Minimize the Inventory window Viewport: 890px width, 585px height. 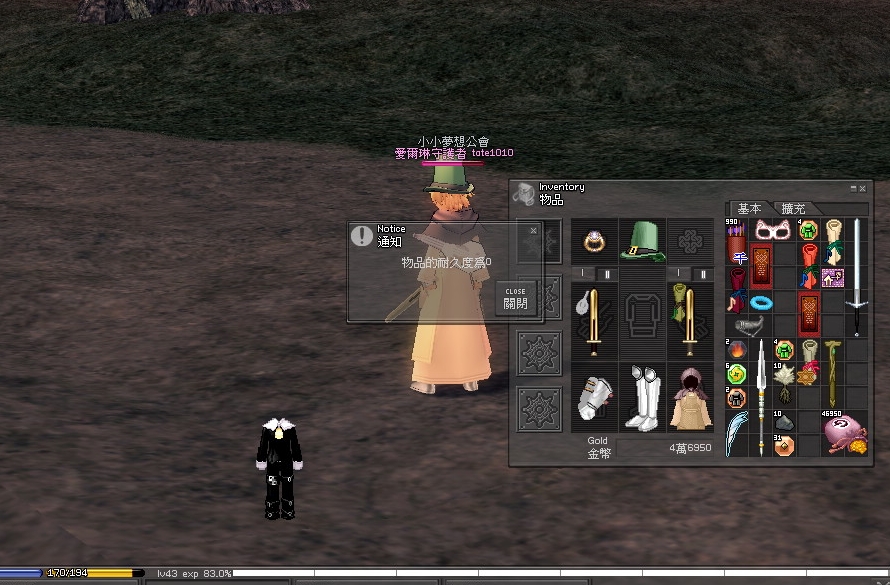853,188
